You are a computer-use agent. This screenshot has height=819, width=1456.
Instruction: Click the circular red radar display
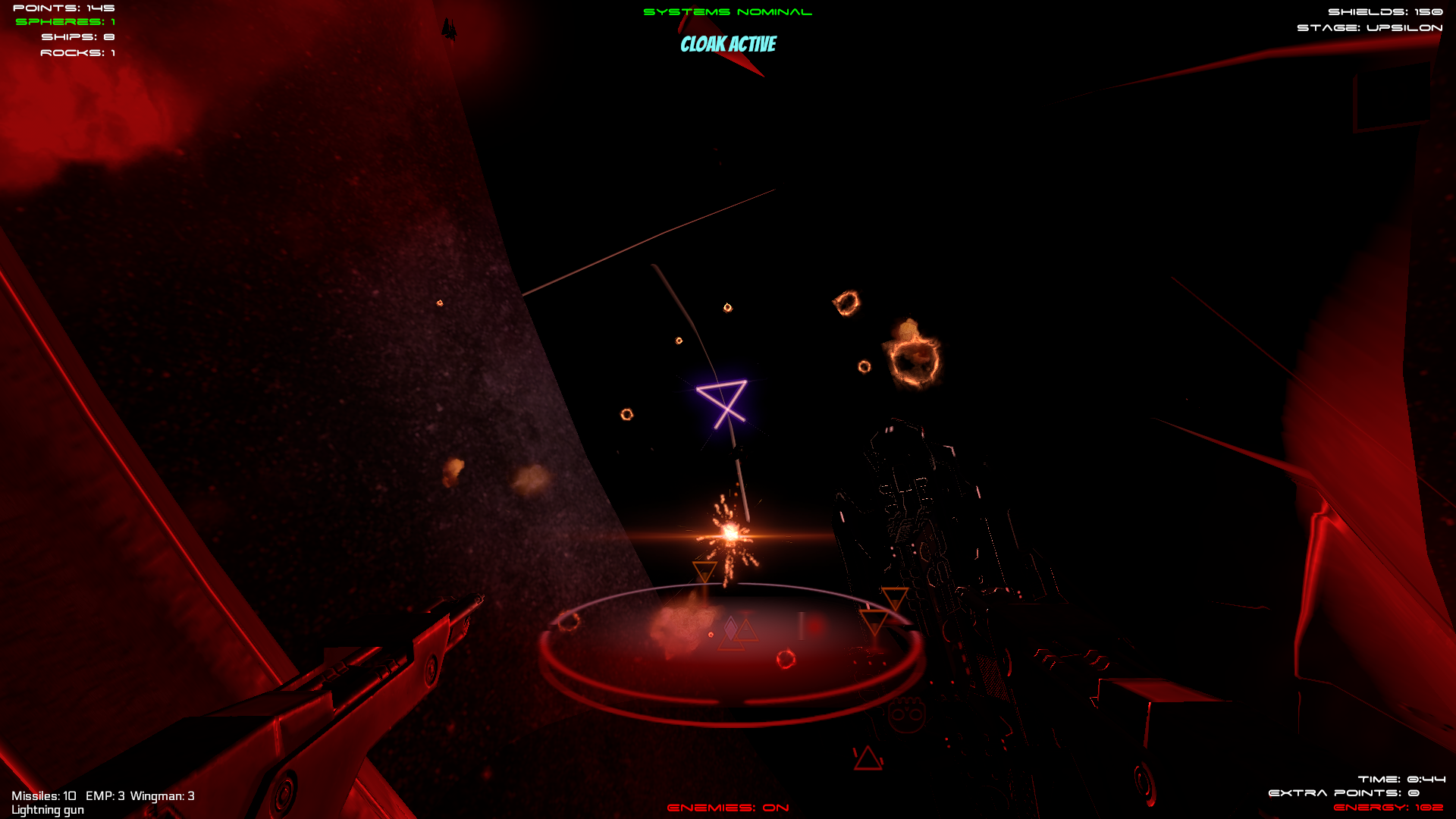pyautogui.click(x=730, y=654)
